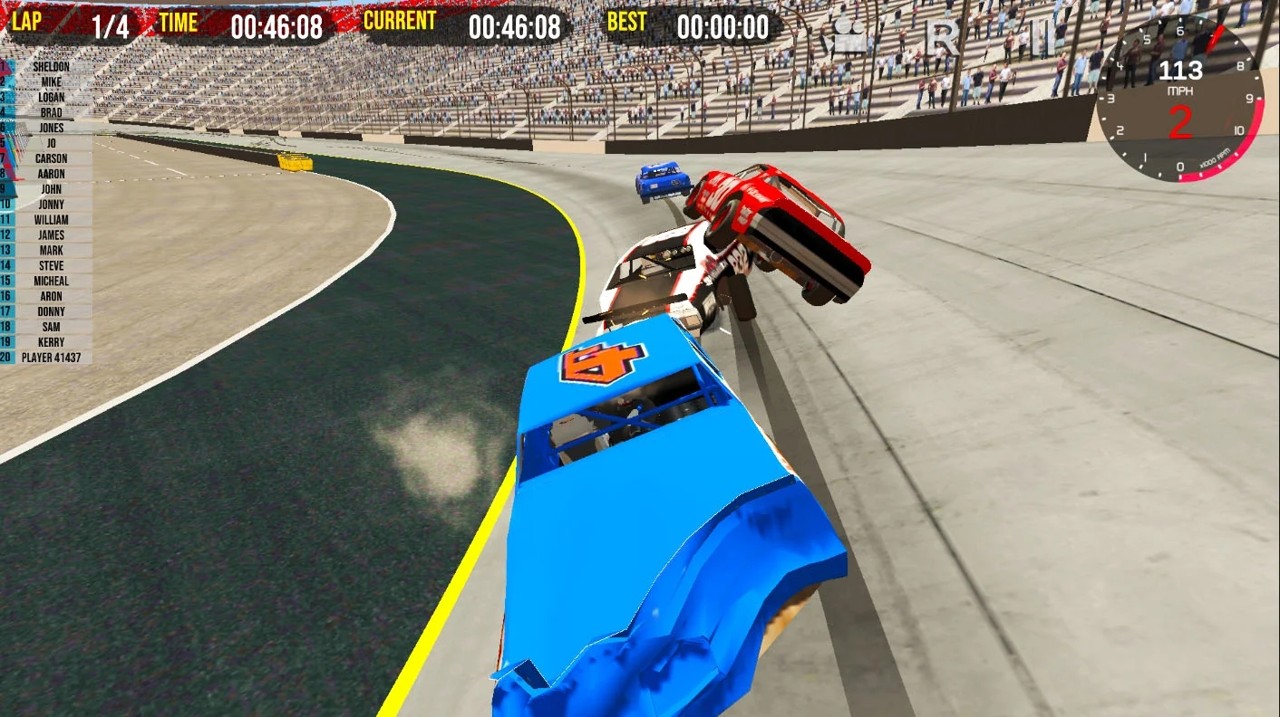Switch the camera view with the camera icon

(849, 38)
